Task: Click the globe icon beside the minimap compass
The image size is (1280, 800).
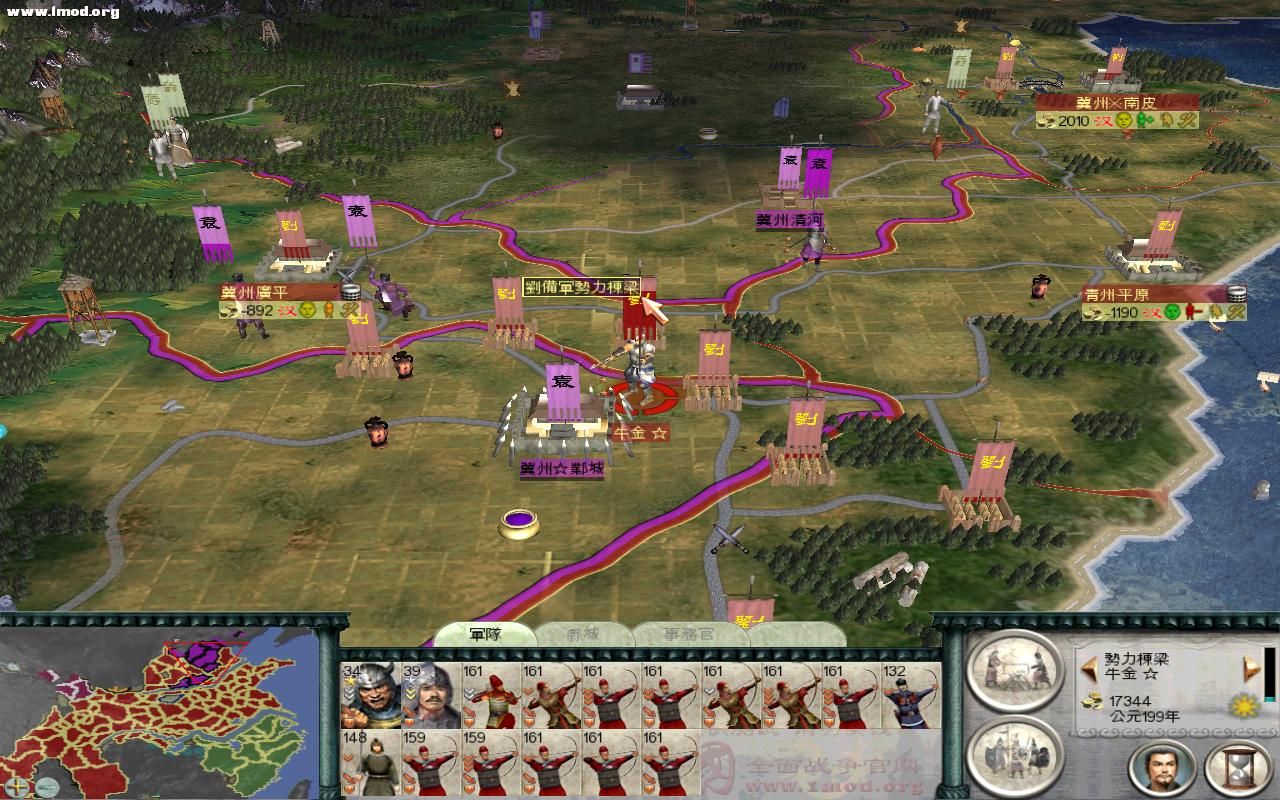Action: pyautogui.click(x=47, y=787)
